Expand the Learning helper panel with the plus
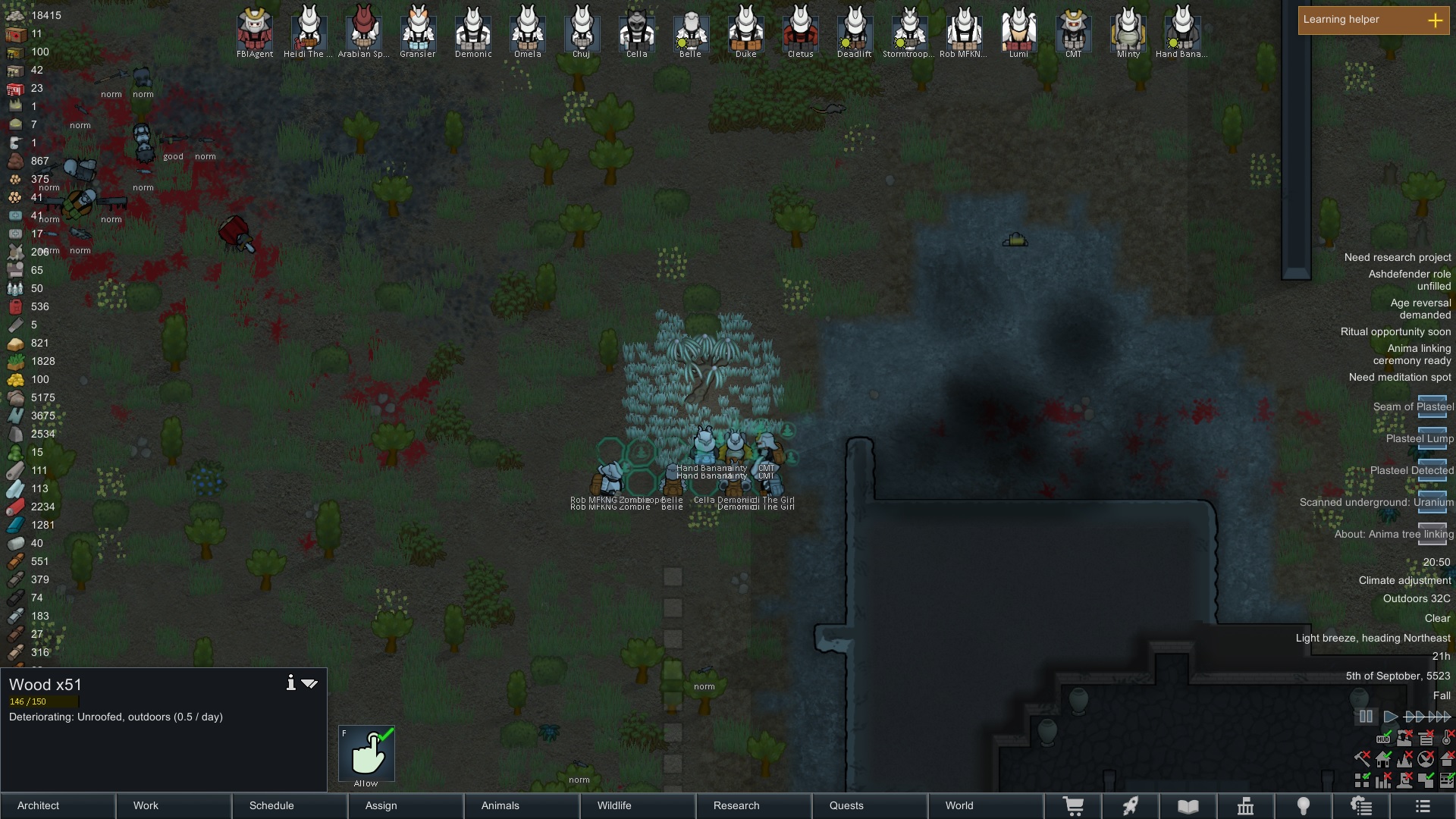Viewport: 1456px width, 819px height. point(1436,20)
